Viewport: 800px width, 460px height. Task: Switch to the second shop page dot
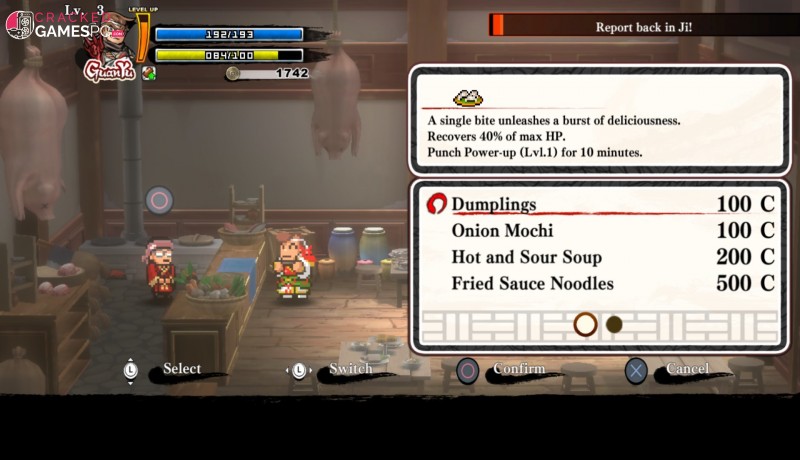tap(614, 324)
